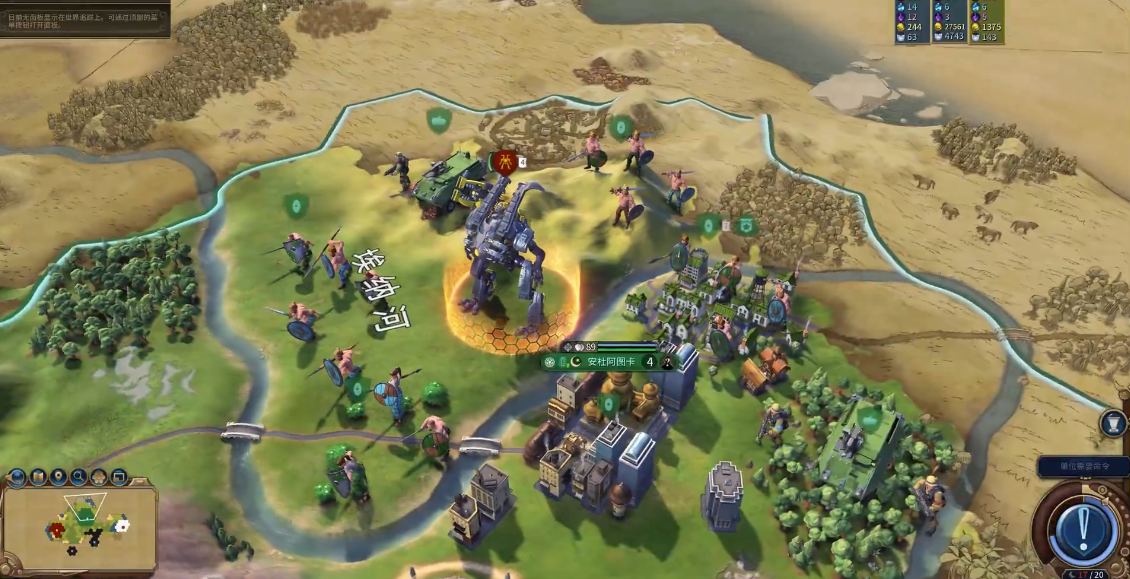The height and width of the screenshot is (579, 1130).
Task: Open the map pin list button
Action: (58, 477)
